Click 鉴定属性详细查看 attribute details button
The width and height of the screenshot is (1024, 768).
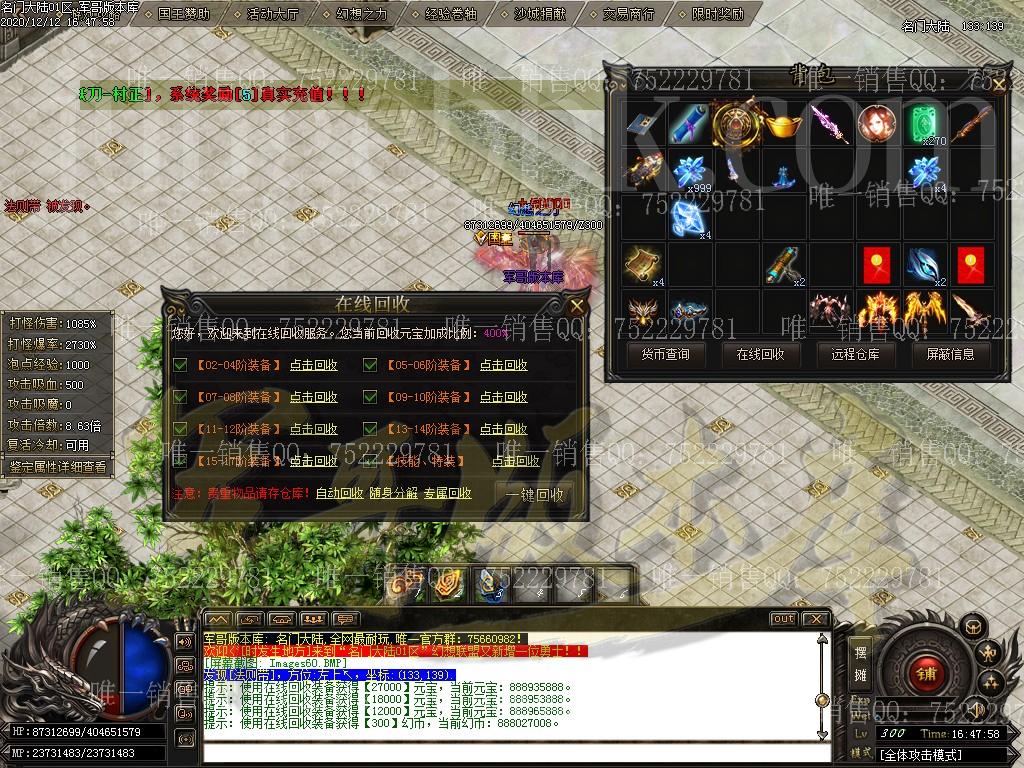click(x=57, y=466)
